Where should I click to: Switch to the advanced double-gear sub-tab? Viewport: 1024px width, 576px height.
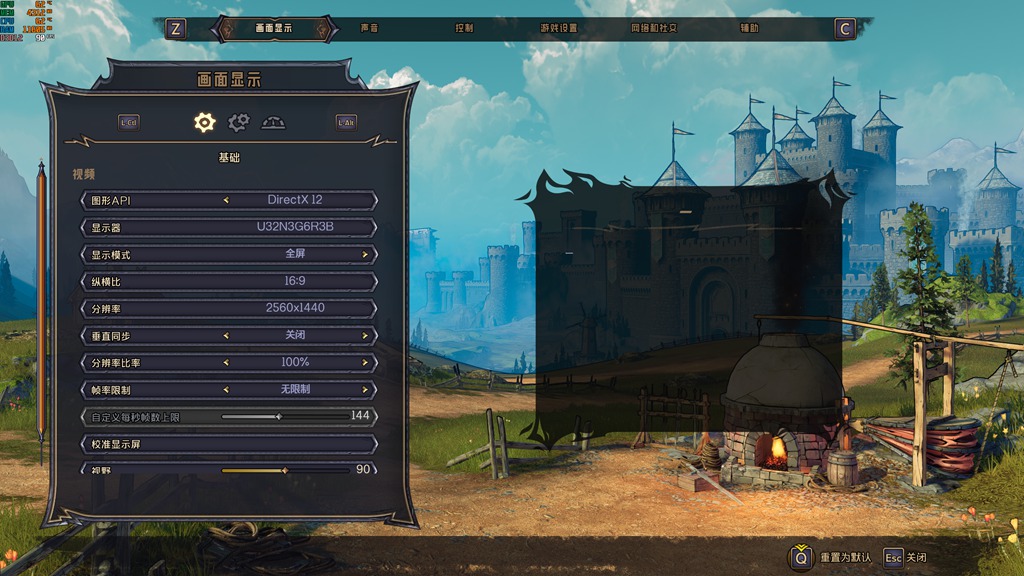[238, 122]
